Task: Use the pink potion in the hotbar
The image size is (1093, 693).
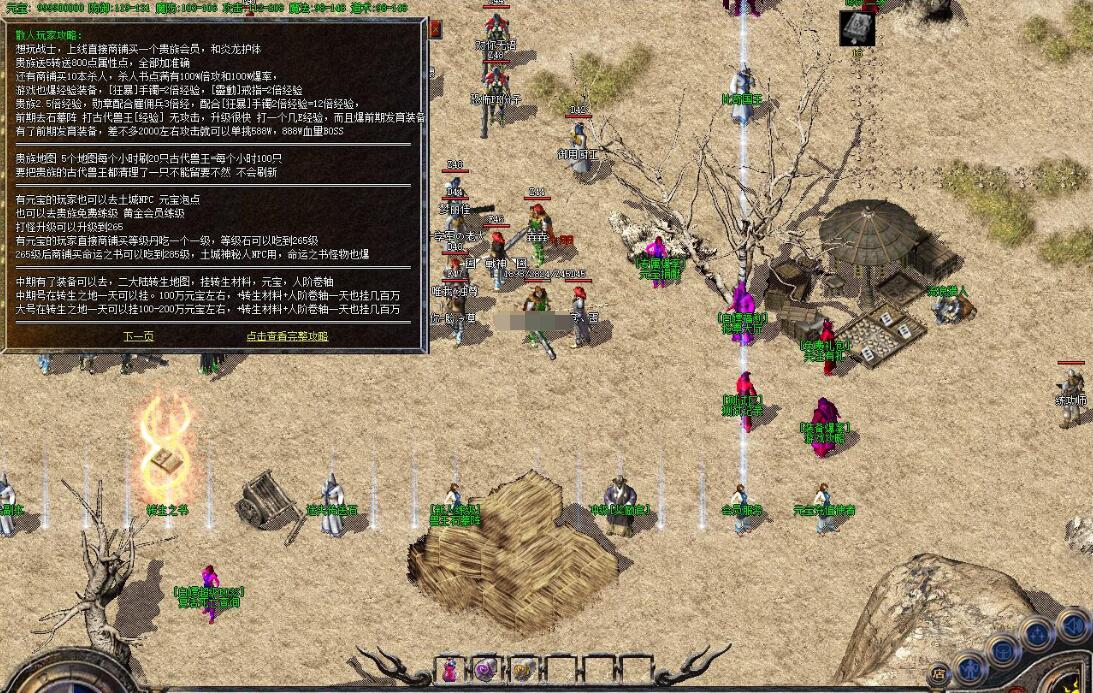Action: 451,669
